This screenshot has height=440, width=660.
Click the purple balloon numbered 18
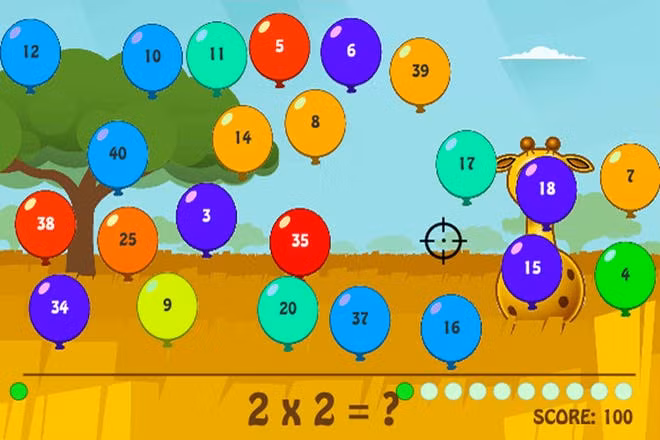(546, 188)
